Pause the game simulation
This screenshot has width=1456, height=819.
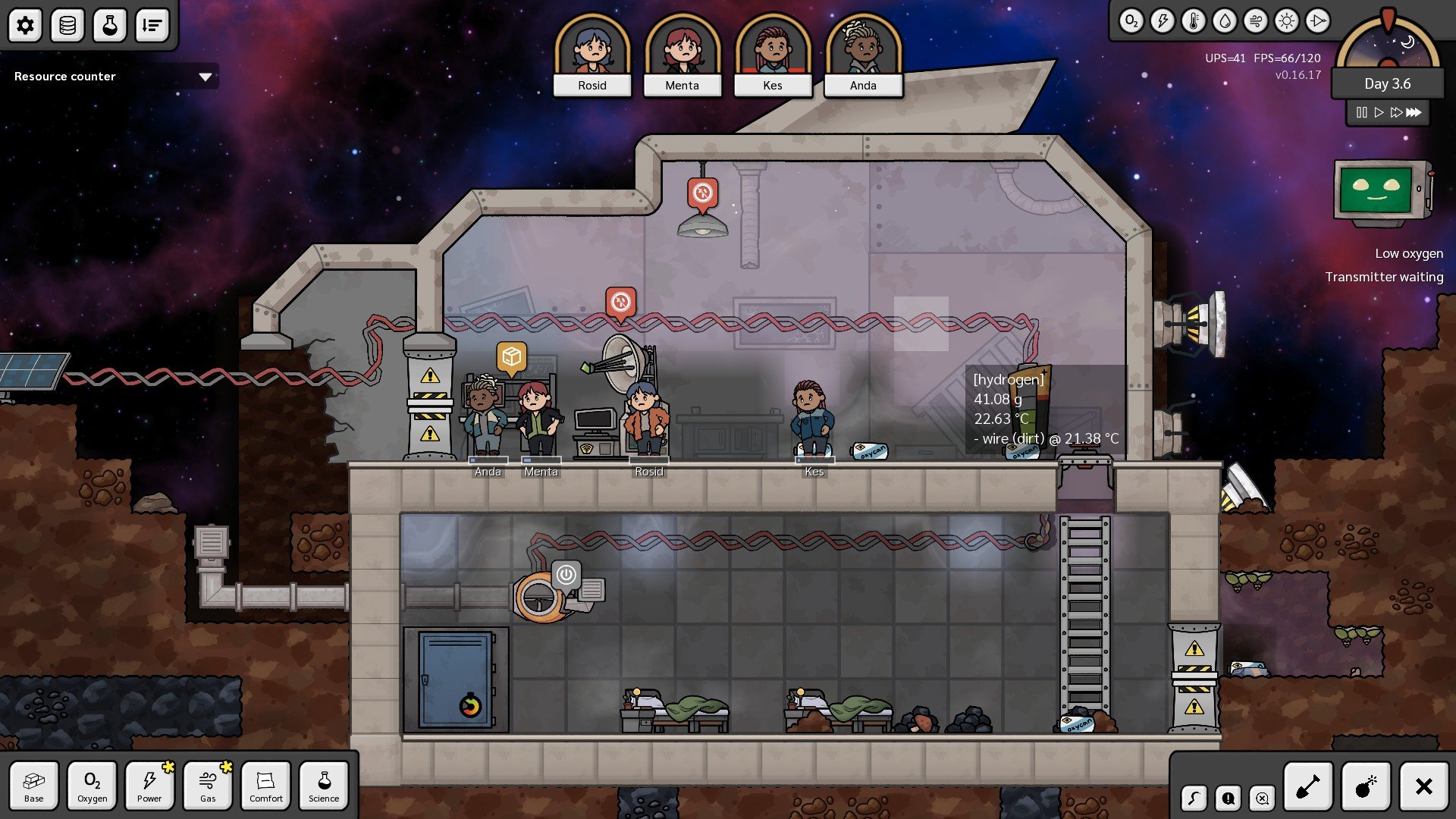click(x=1362, y=112)
